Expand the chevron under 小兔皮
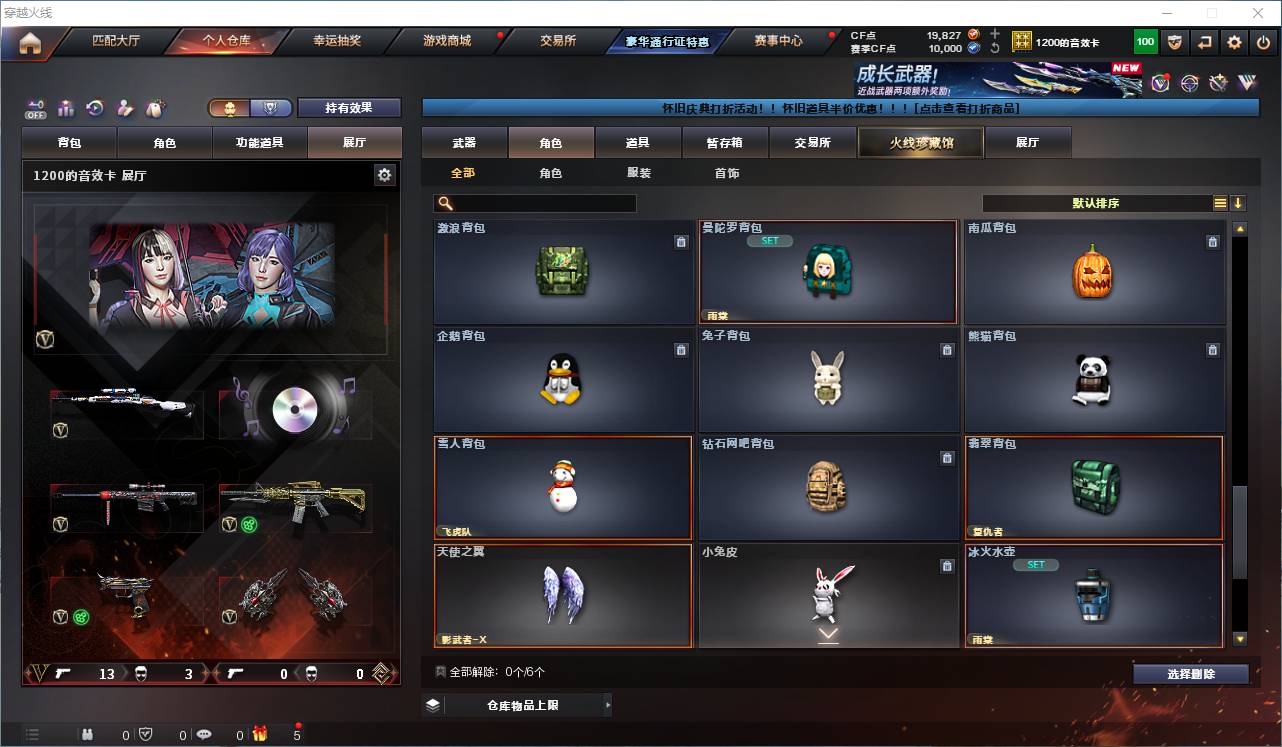Image resolution: width=1282 pixels, height=747 pixels. [828, 632]
